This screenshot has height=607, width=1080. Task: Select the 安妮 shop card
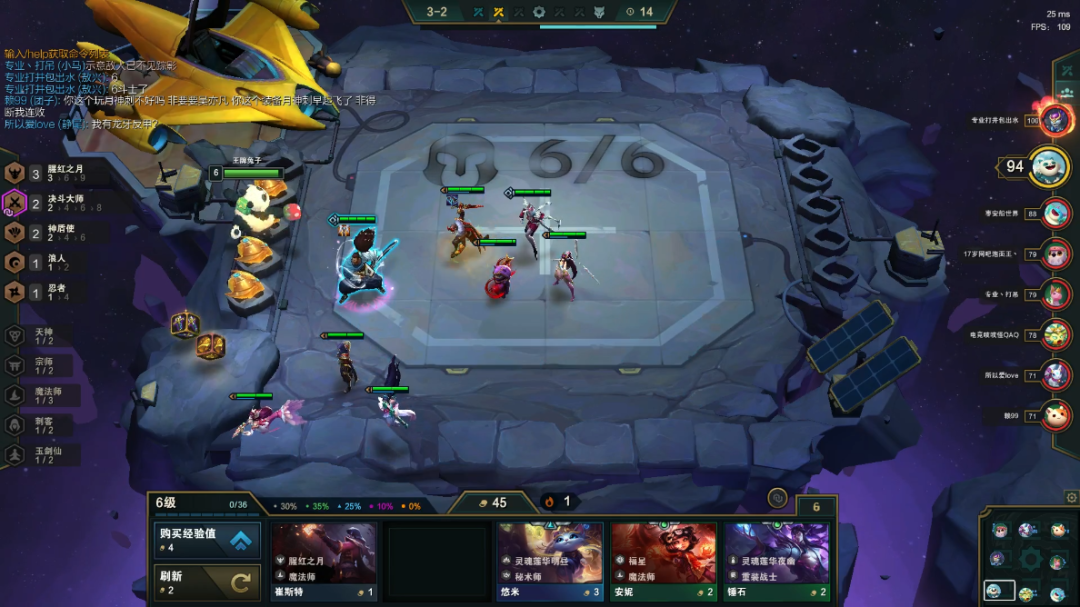pyautogui.click(x=664, y=560)
